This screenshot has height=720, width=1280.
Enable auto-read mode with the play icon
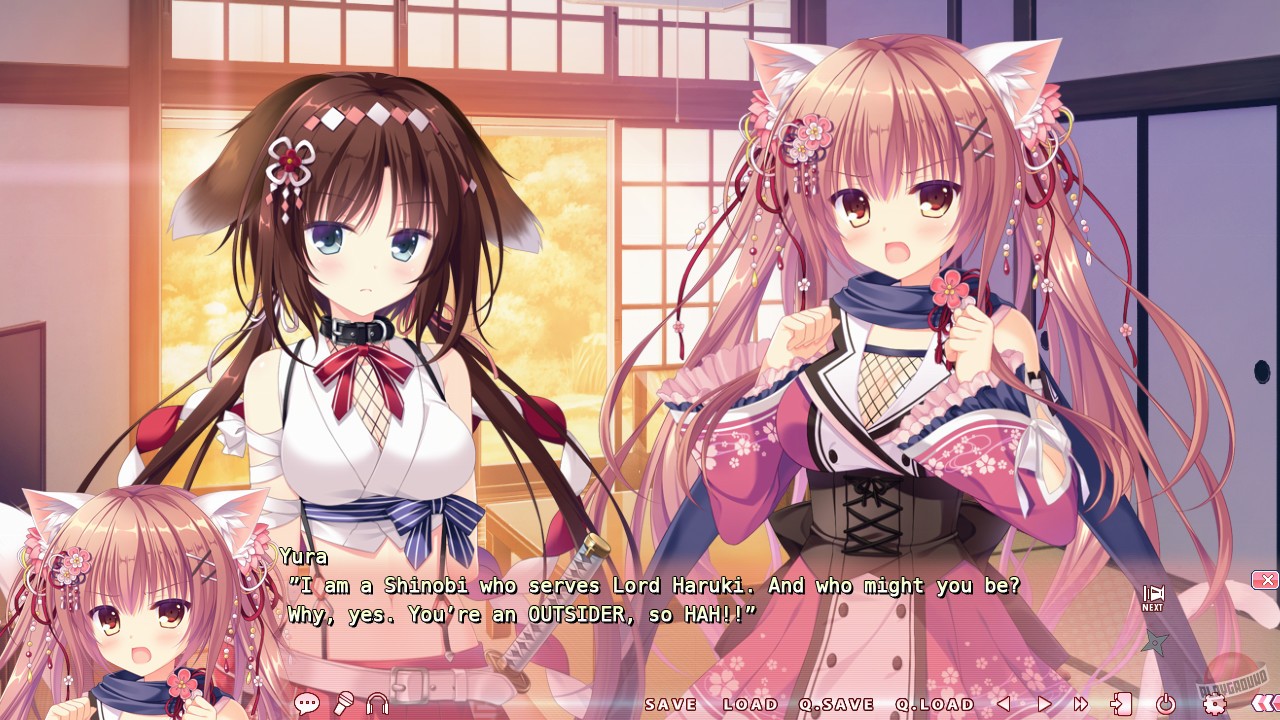point(1045,704)
